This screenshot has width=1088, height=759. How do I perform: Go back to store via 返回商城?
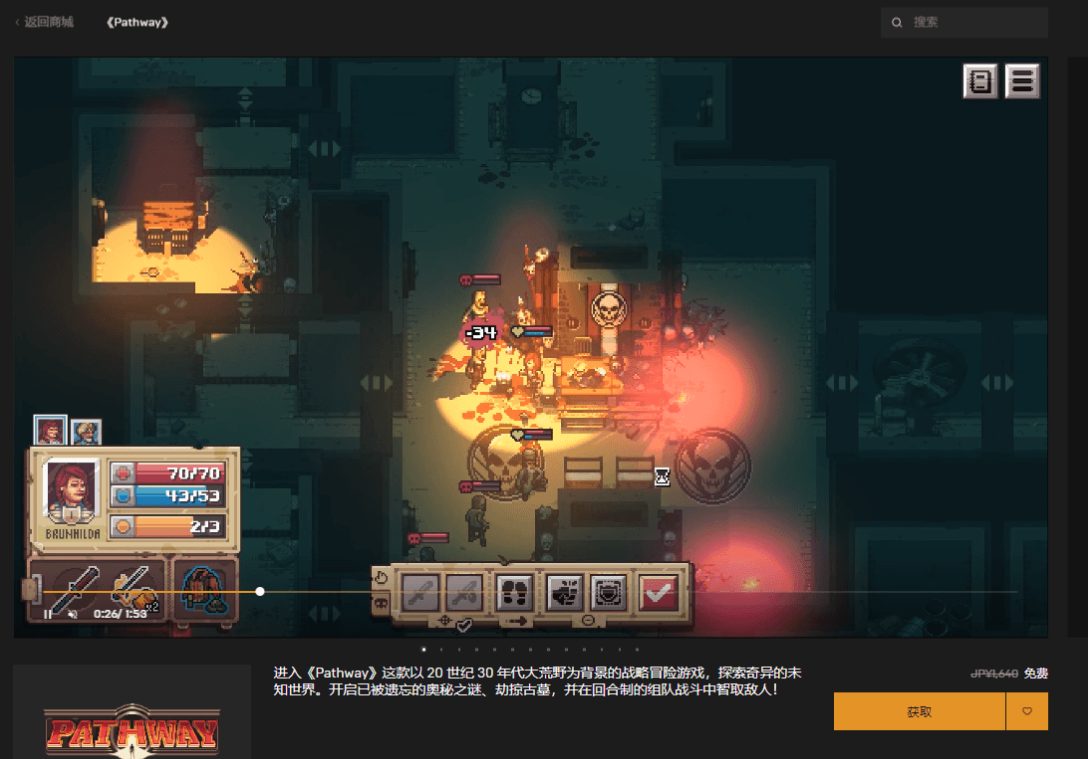click(44, 22)
